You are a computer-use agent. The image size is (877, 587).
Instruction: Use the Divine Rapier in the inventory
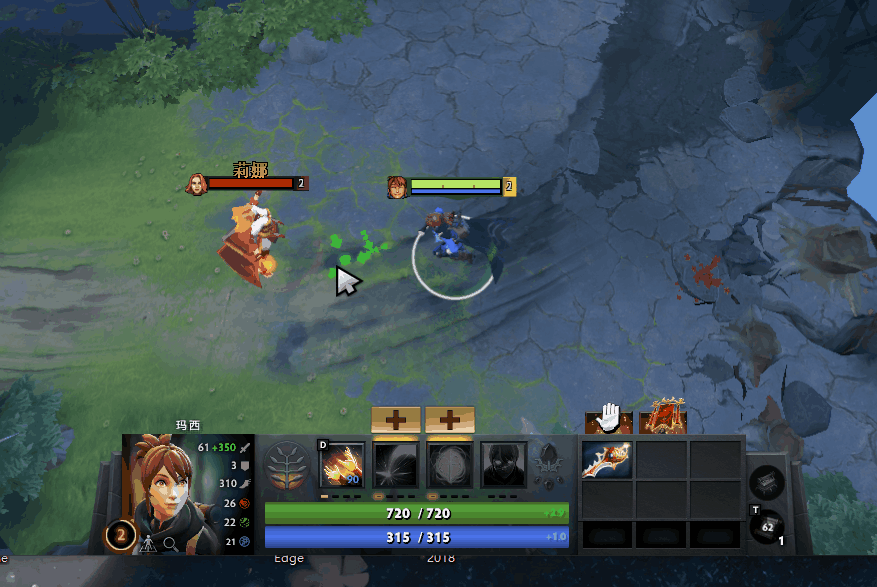[x=607, y=460]
